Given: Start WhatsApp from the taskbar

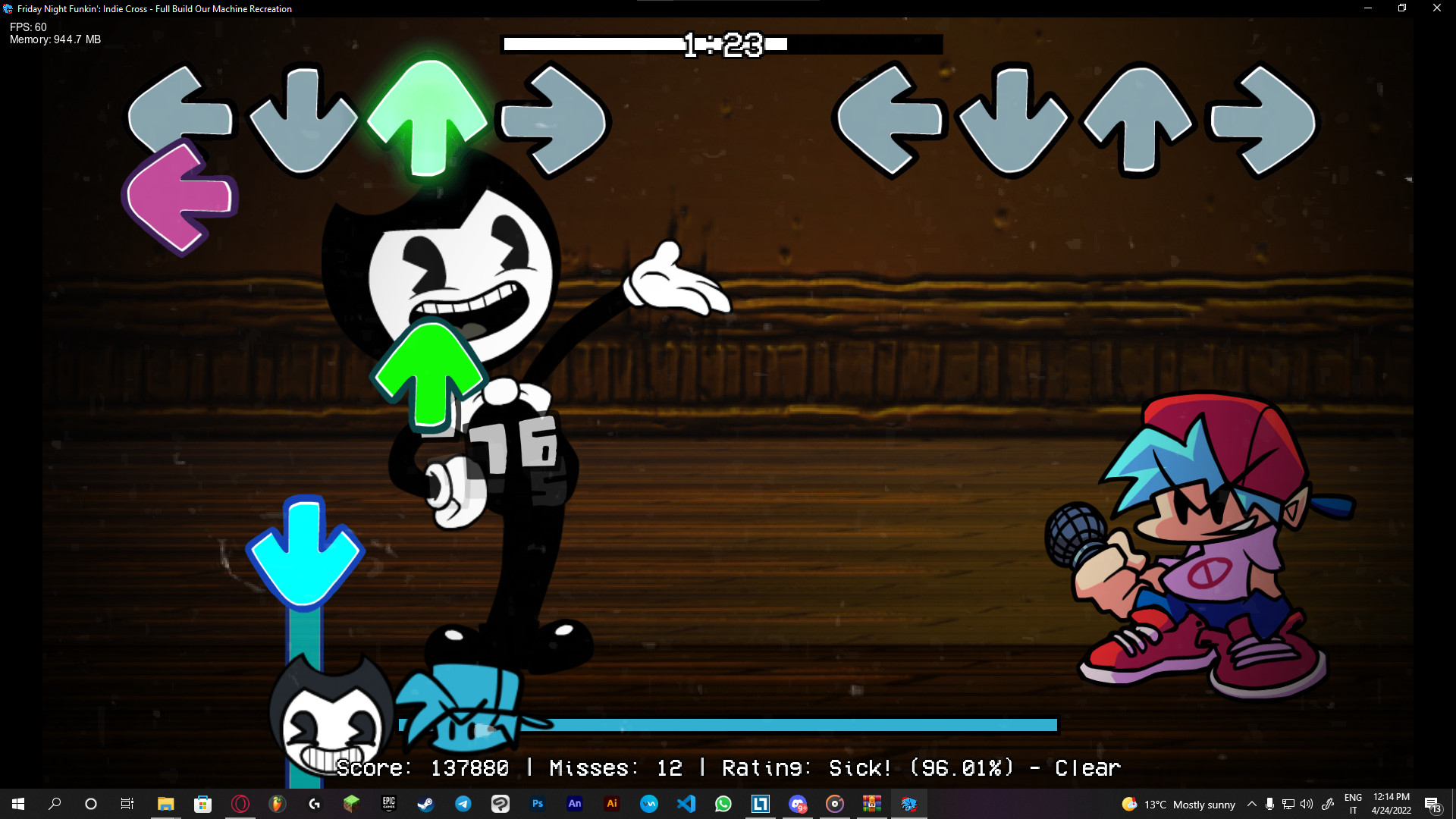Looking at the screenshot, I should (x=723, y=805).
